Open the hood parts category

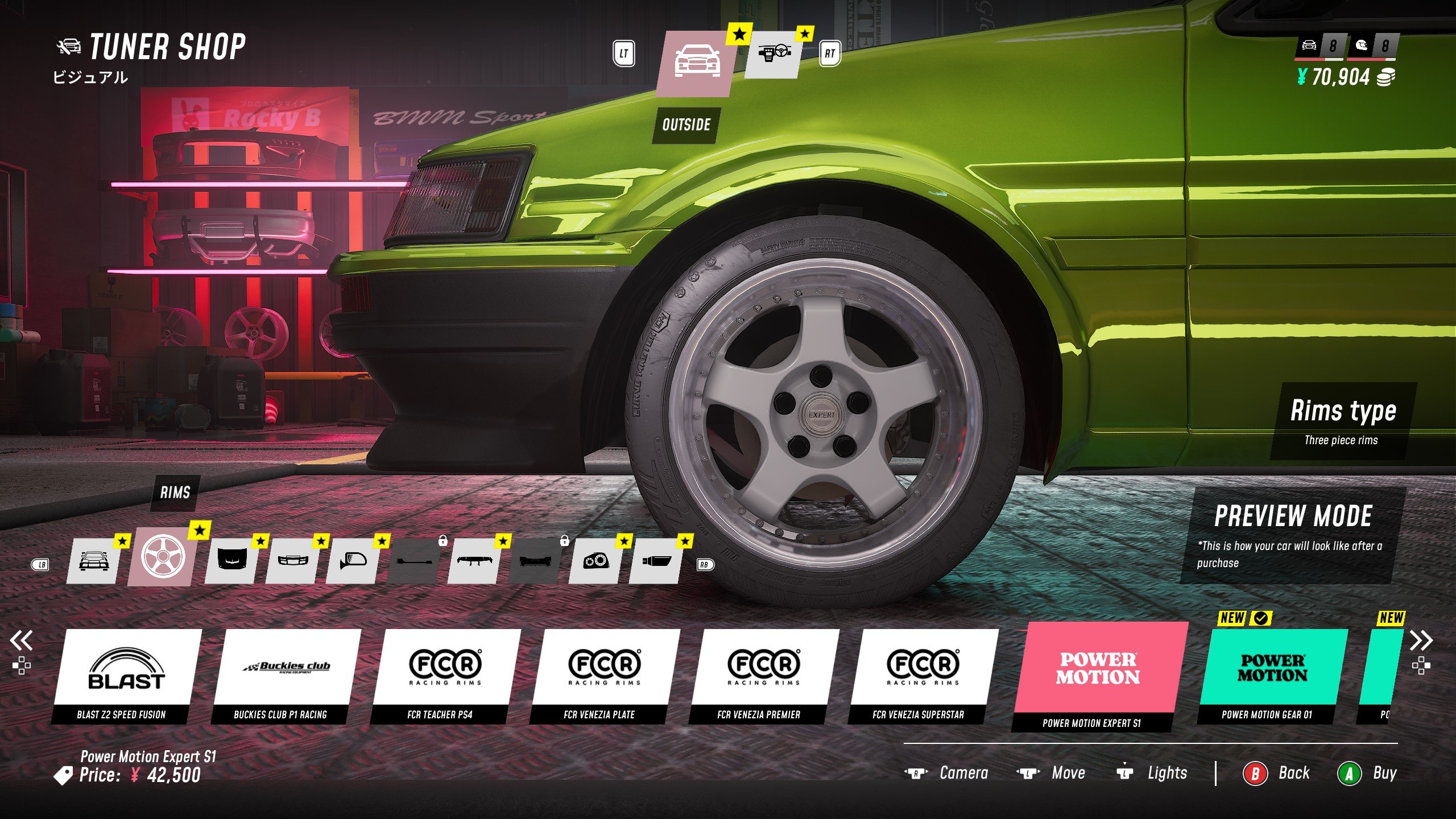click(230, 561)
